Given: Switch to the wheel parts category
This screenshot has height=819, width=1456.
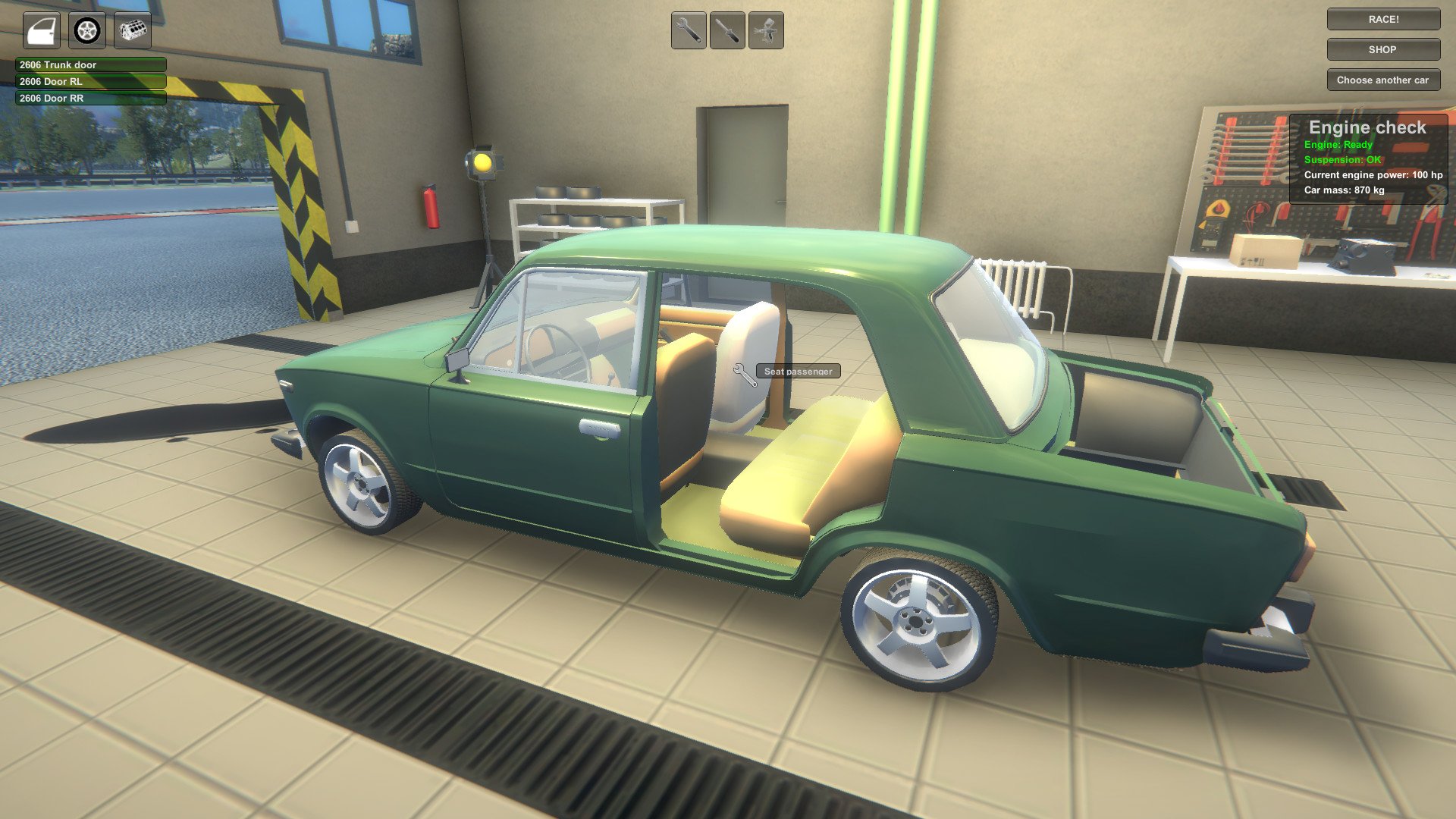Looking at the screenshot, I should (87, 31).
